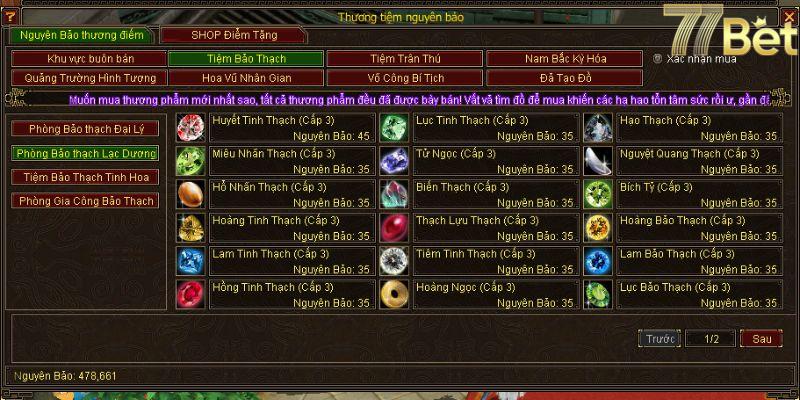
Task: Open the Tiệm Trân Thú category
Action: [x=404, y=59]
